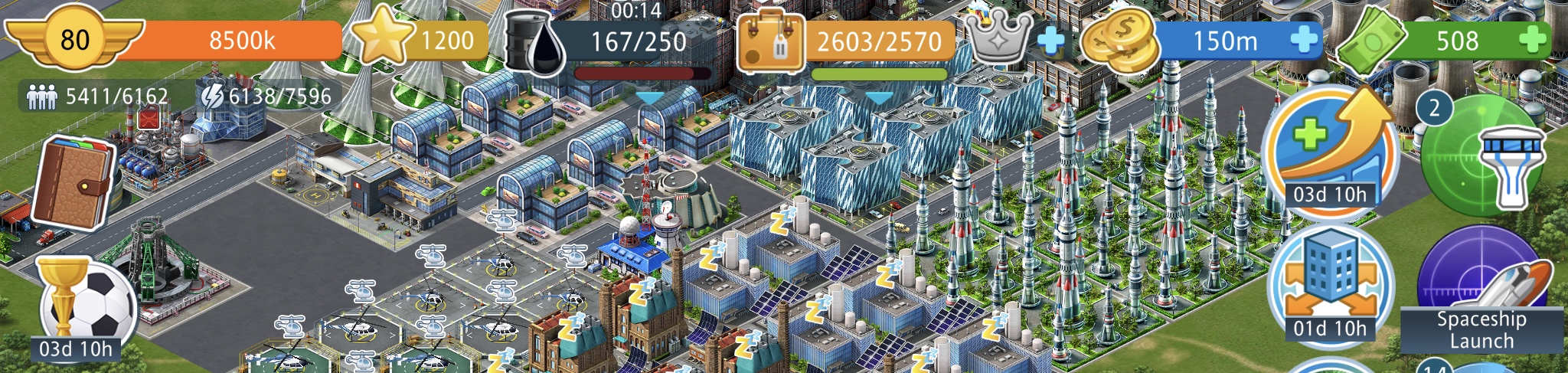Open the blue building expansion offer
Screen dimensions: 1568x373
(1331, 283)
